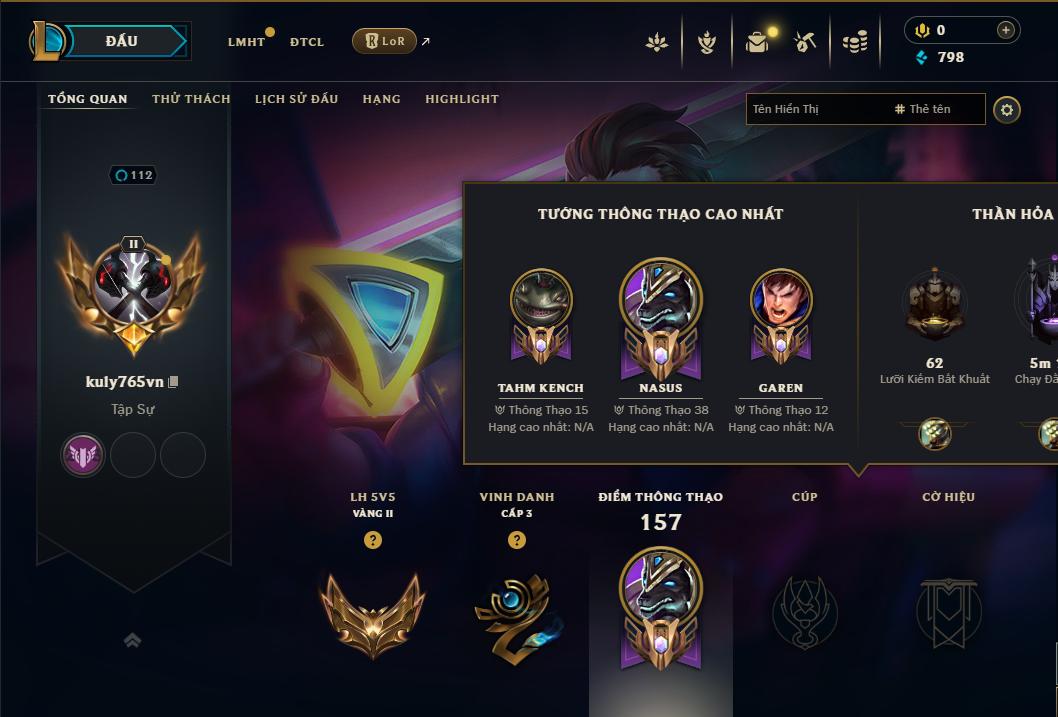
Task: Add currency with the plus button
Action: (x=1006, y=30)
